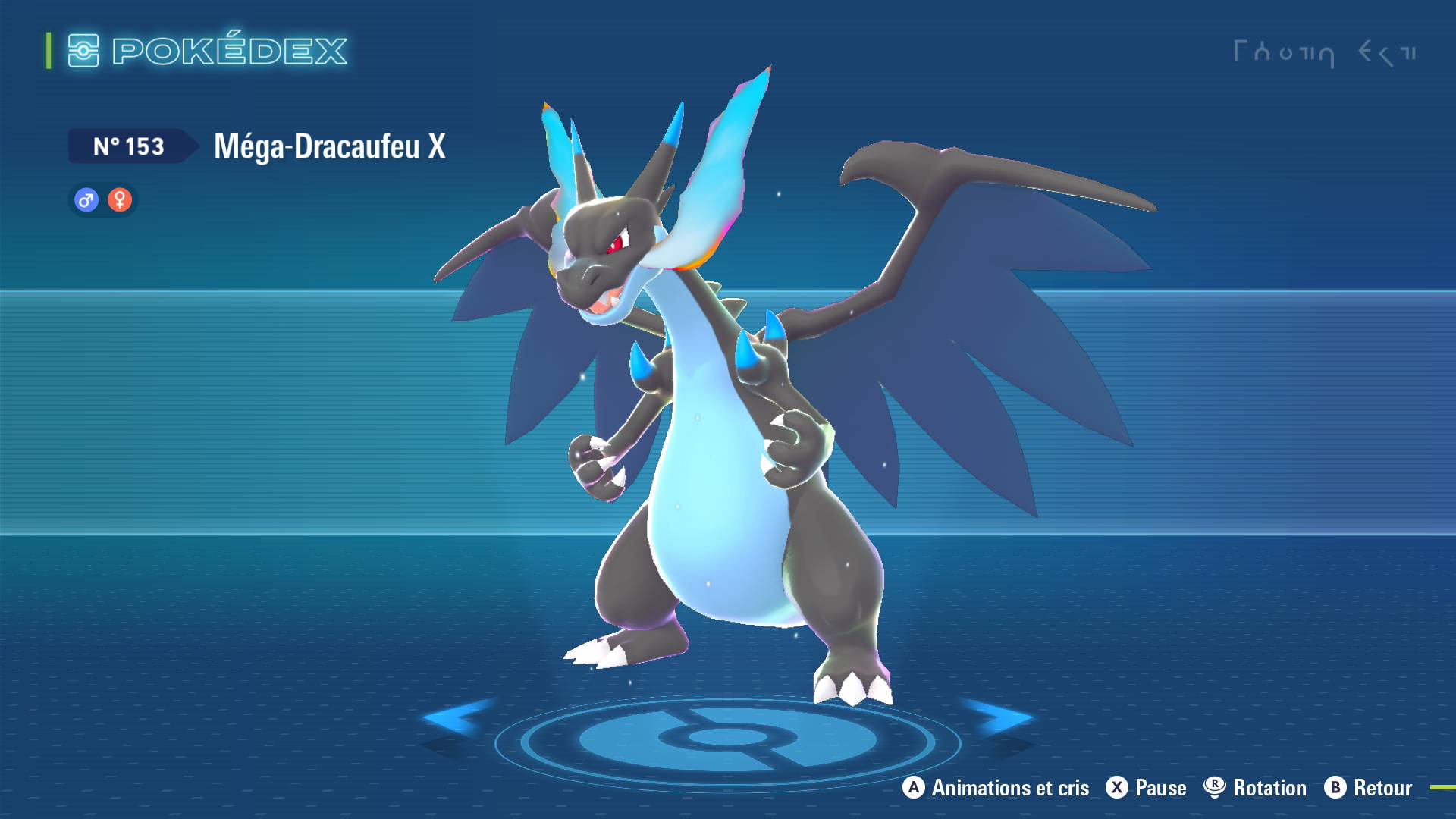Open Animations et cris for Méga-Dracaufeu X

1009,788
